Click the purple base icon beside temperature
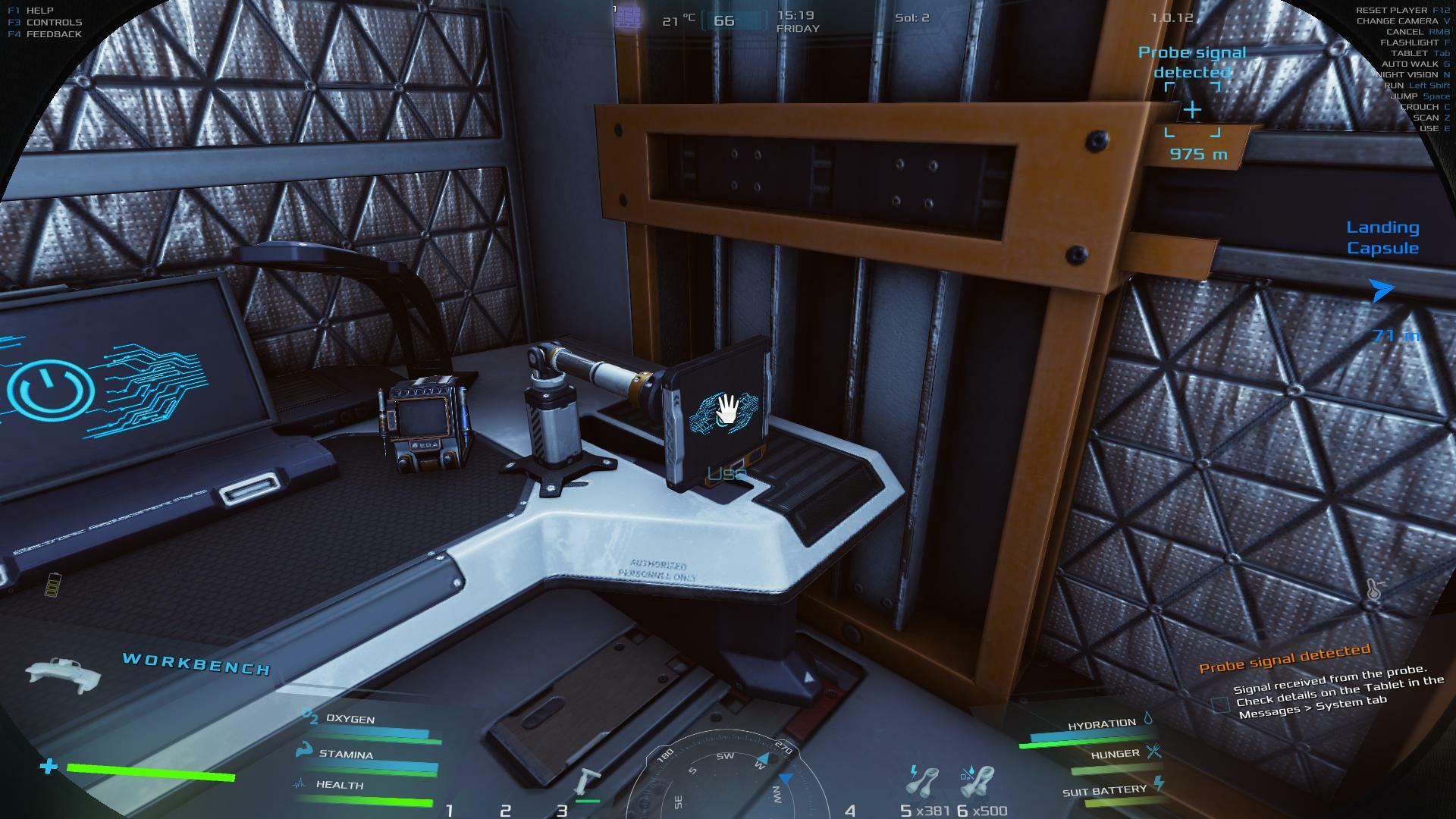Screen dimensions: 1456x819 click(628, 17)
